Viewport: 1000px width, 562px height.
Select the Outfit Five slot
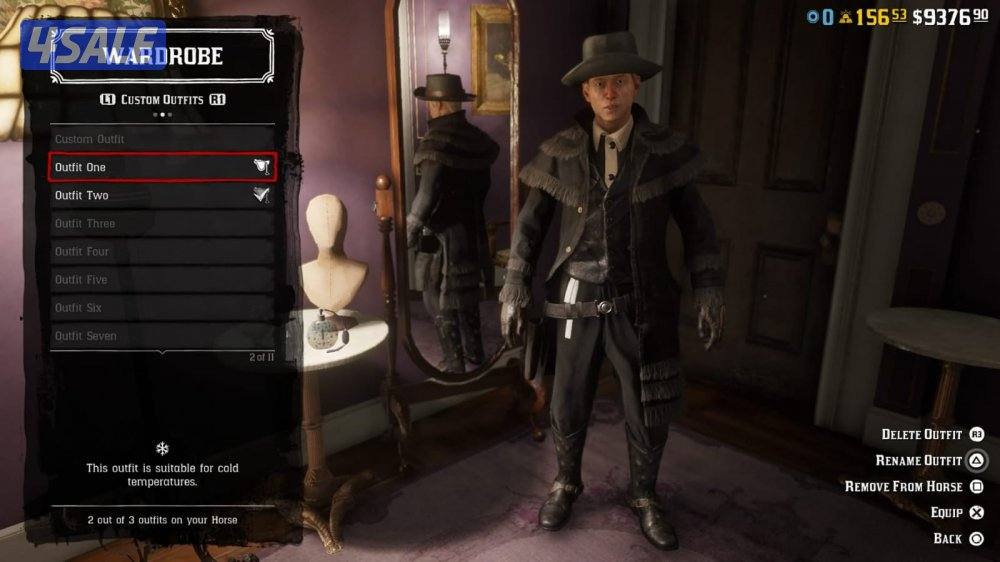pyautogui.click(x=162, y=279)
